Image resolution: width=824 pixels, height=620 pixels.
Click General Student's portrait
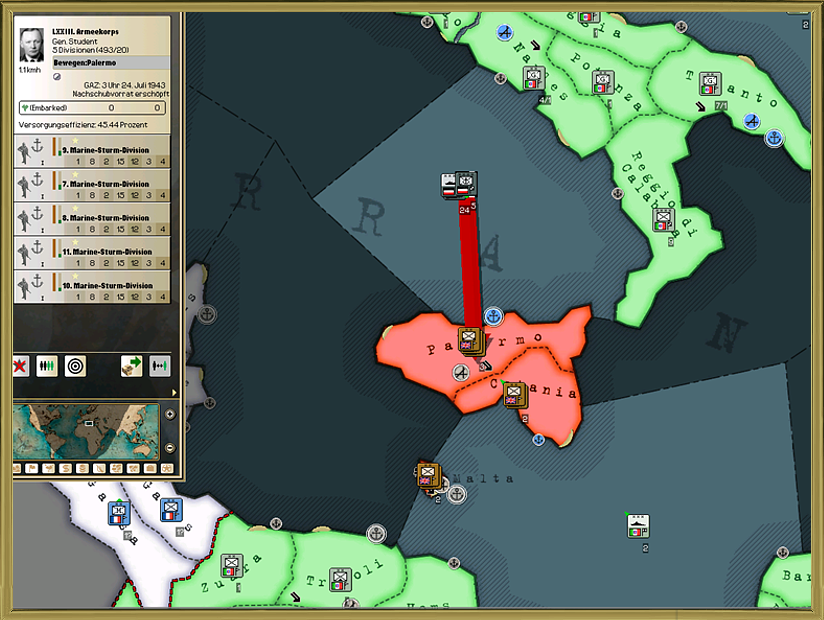(x=33, y=45)
